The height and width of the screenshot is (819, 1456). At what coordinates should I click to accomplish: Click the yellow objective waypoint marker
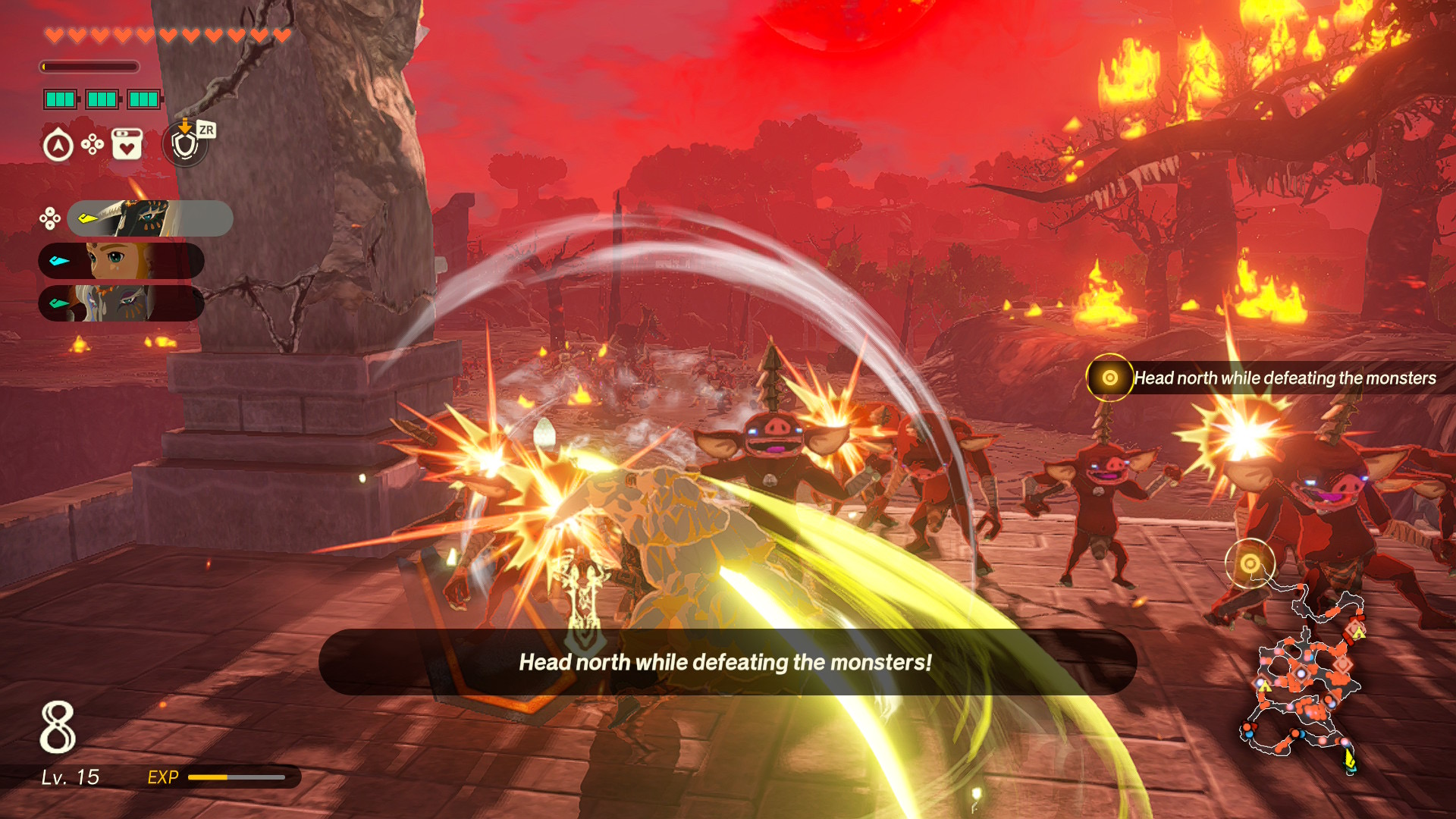(1250, 563)
